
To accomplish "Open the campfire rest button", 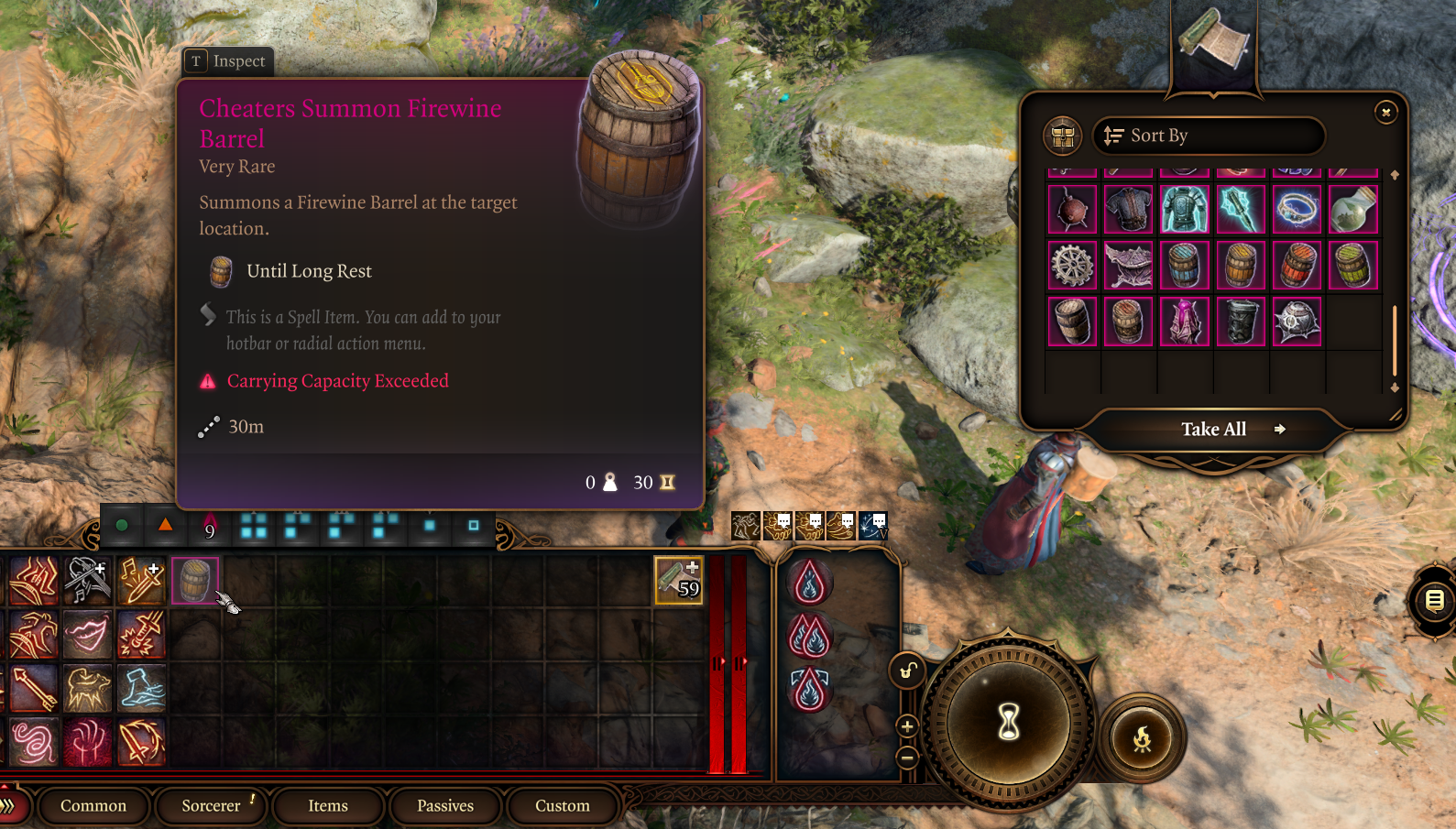I will tap(1142, 738).
